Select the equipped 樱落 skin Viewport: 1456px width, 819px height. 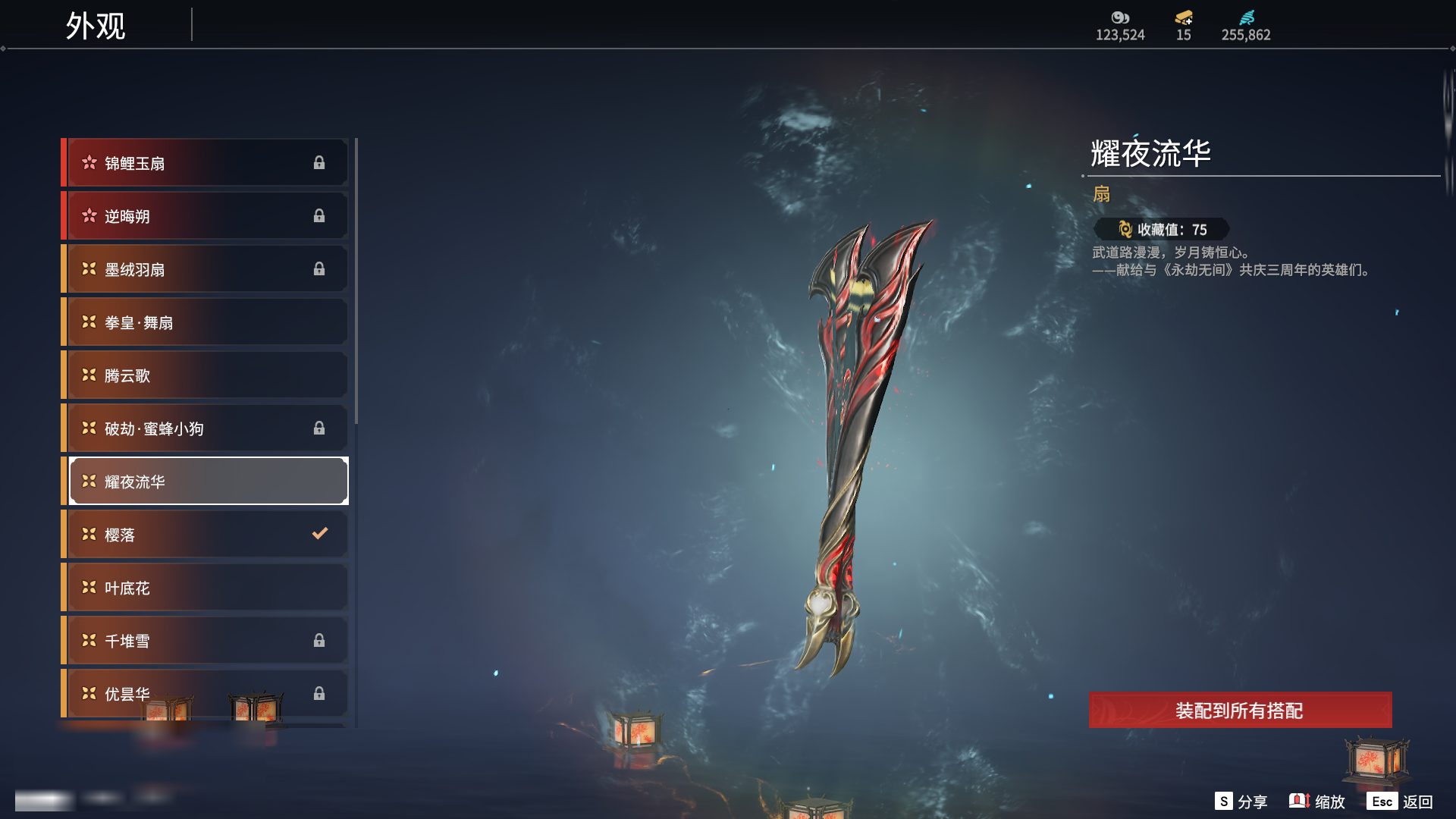pos(206,535)
